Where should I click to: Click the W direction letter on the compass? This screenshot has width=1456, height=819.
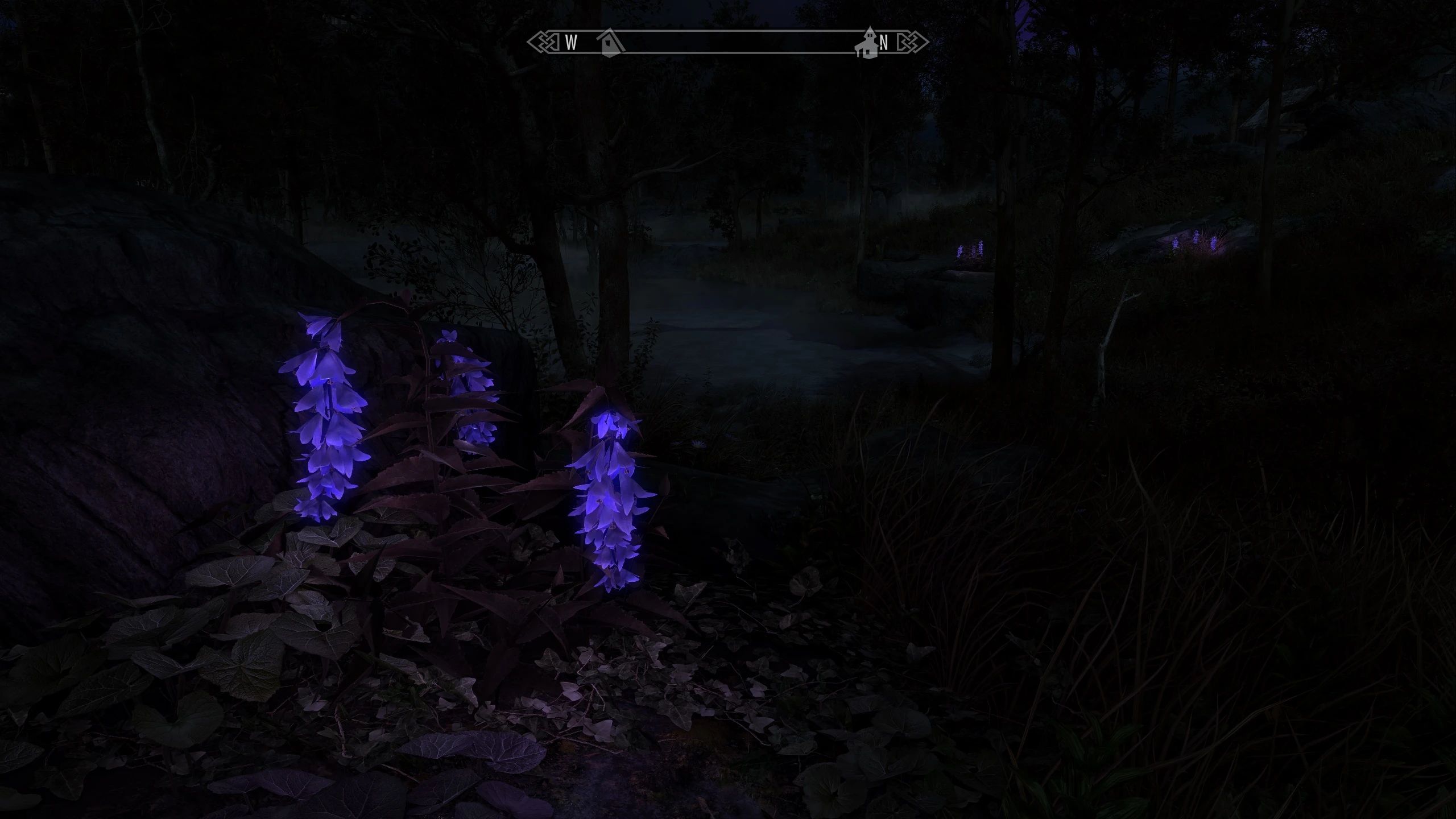click(570, 41)
